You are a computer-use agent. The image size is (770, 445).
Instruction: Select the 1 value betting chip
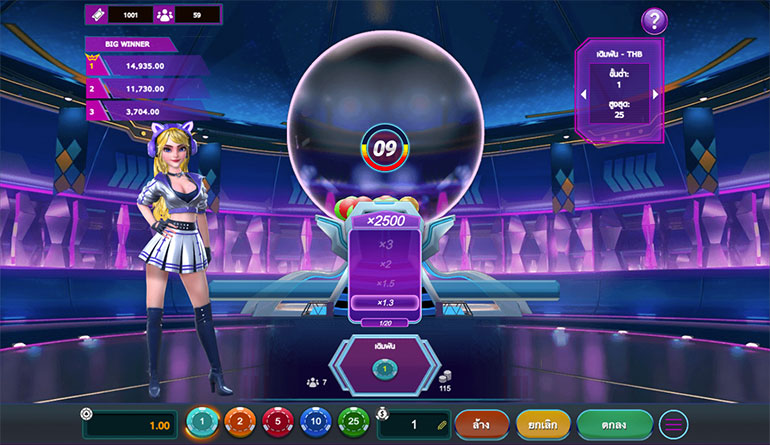203,423
